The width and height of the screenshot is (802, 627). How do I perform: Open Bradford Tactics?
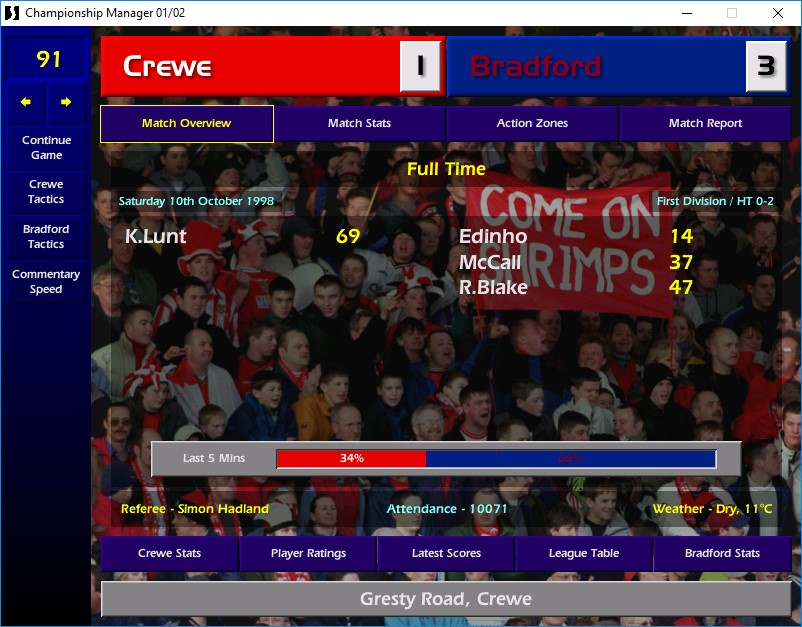pyautogui.click(x=46, y=236)
